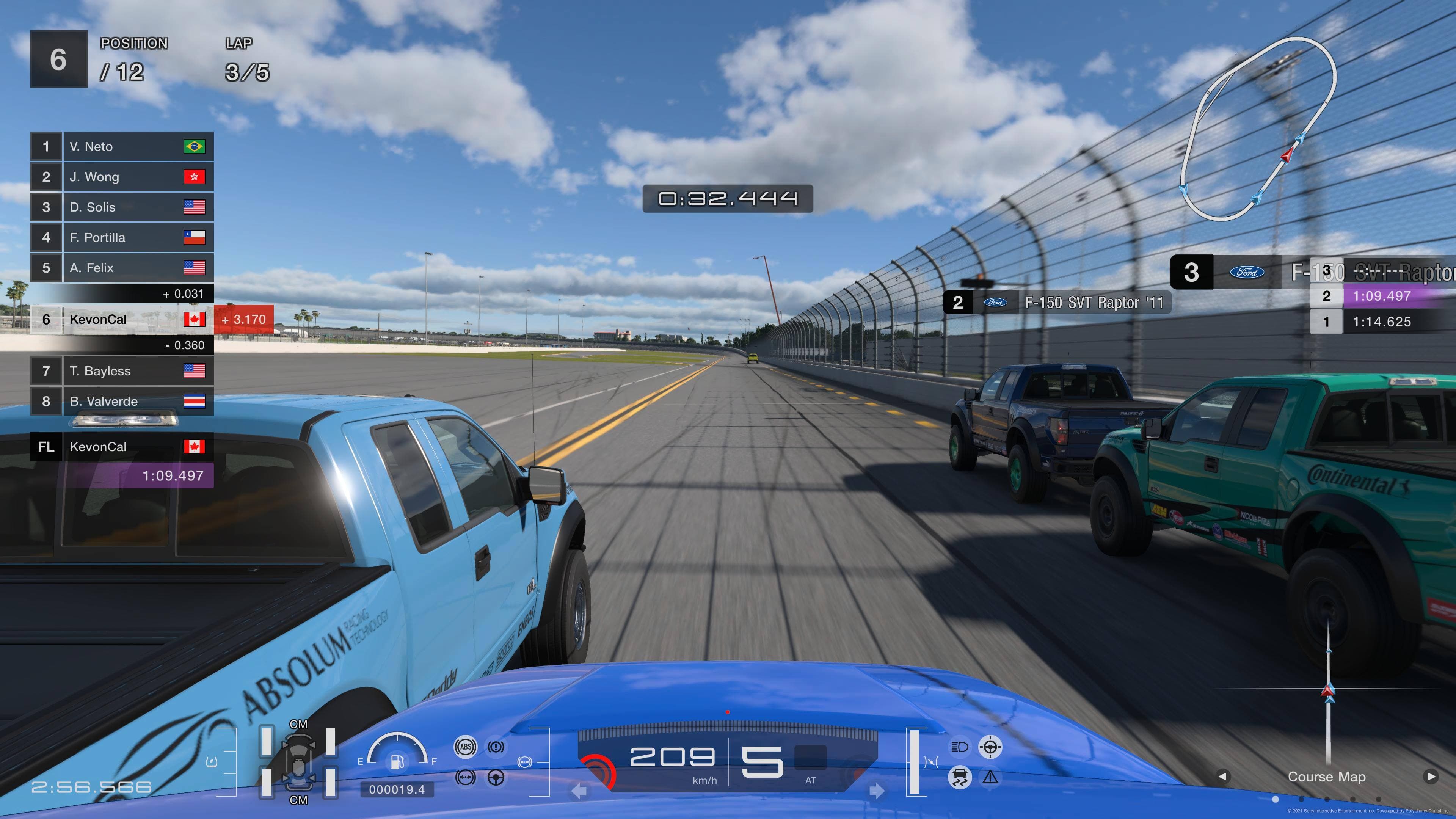The width and height of the screenshot is (1456, 819).
Task: Select D. Solis in the standings list
Action: (x=122, y=207)
